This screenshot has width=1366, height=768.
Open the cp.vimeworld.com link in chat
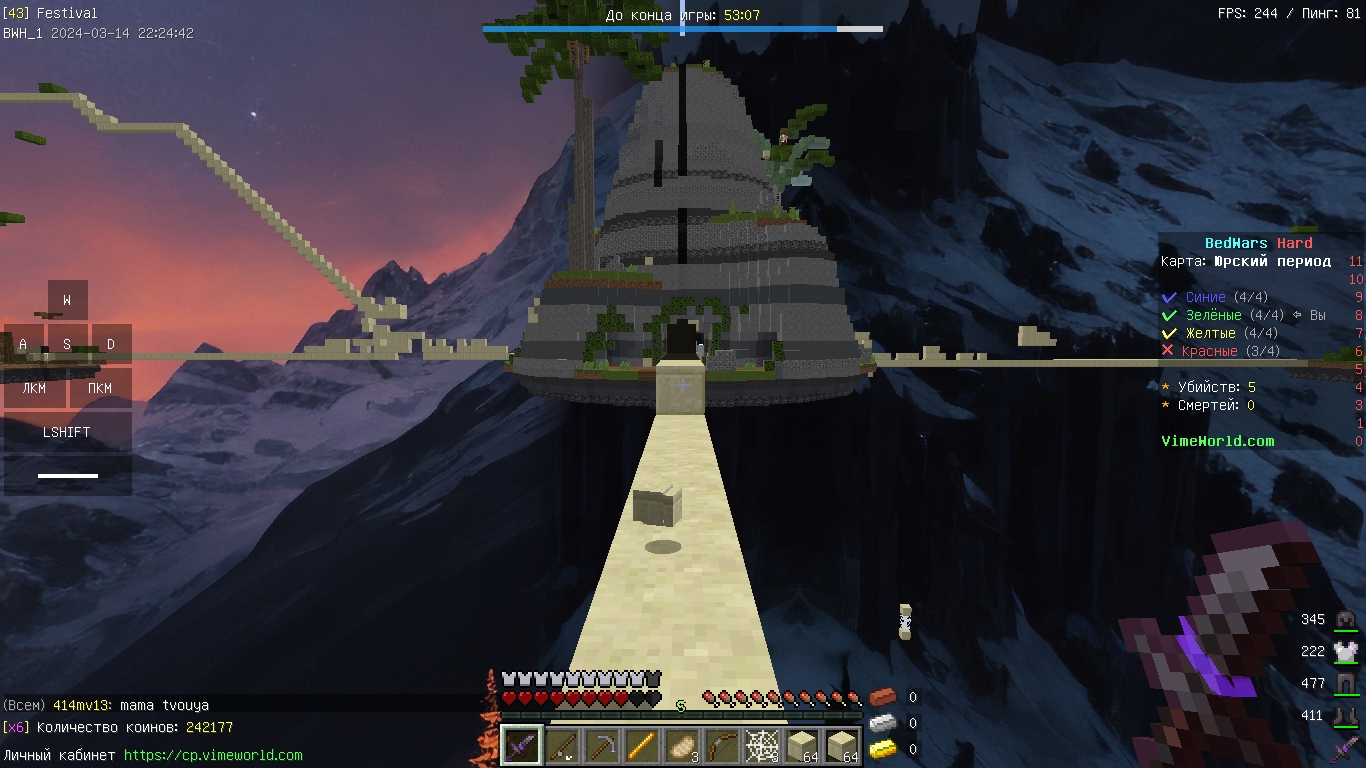click(213, 755)
